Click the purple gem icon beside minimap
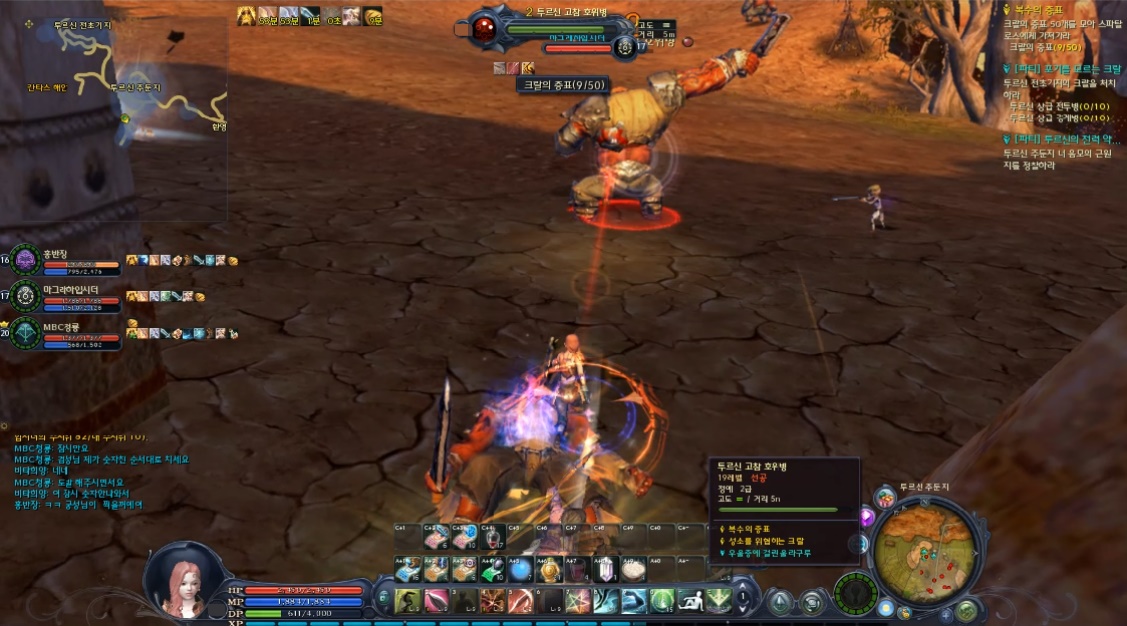1127x626 pixels. click(x=867, y=517)
